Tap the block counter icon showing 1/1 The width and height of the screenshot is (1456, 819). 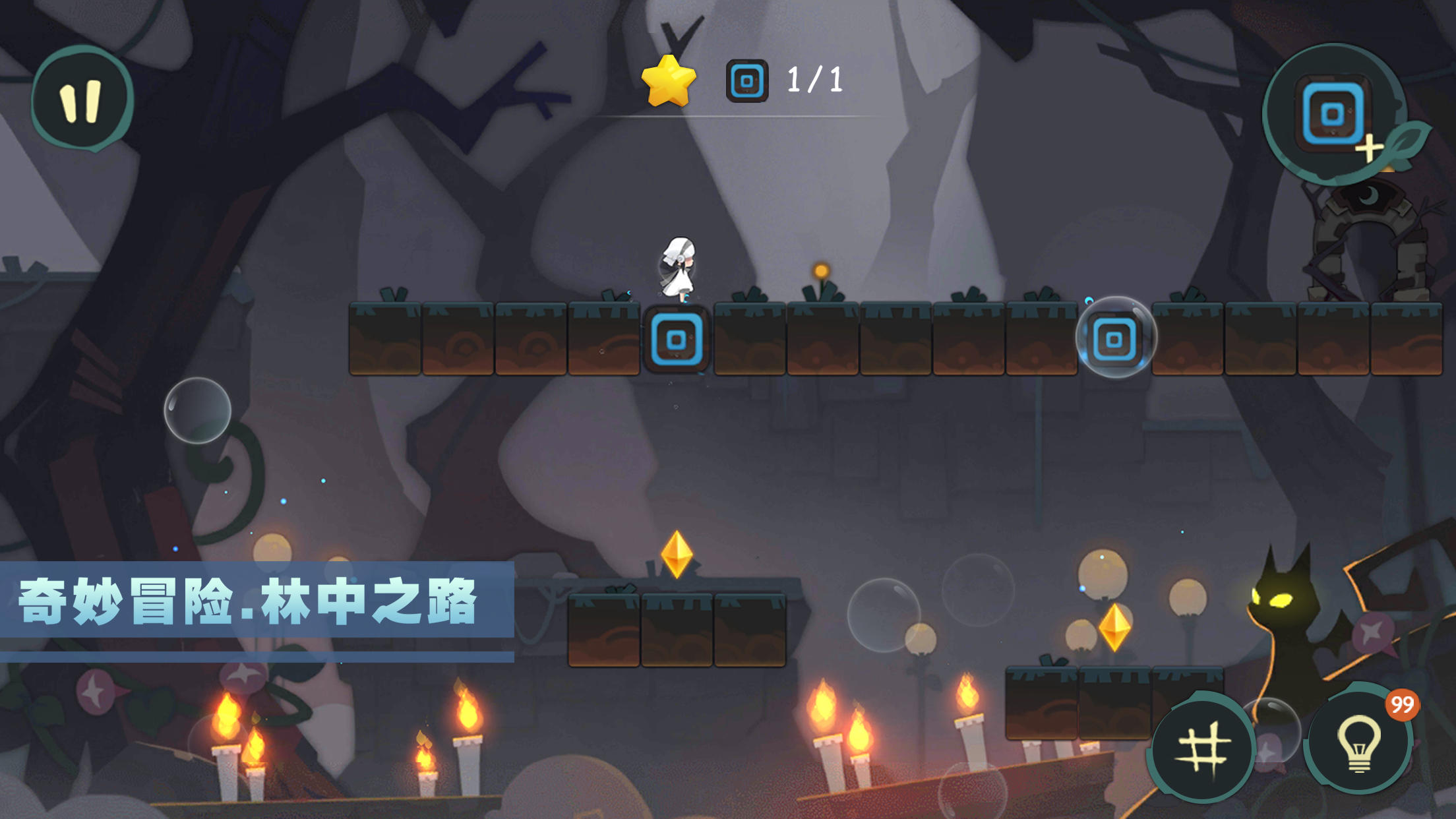(x=746, y=80)
